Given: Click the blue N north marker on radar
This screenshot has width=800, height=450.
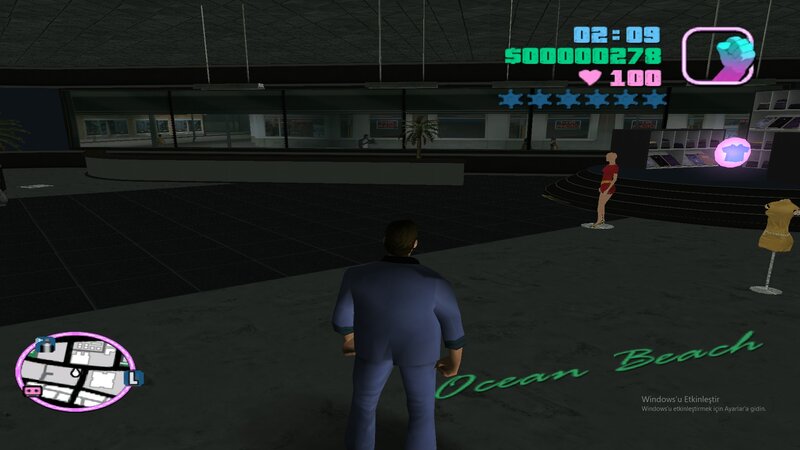Looking at the screenshot, I should (44, 345).
